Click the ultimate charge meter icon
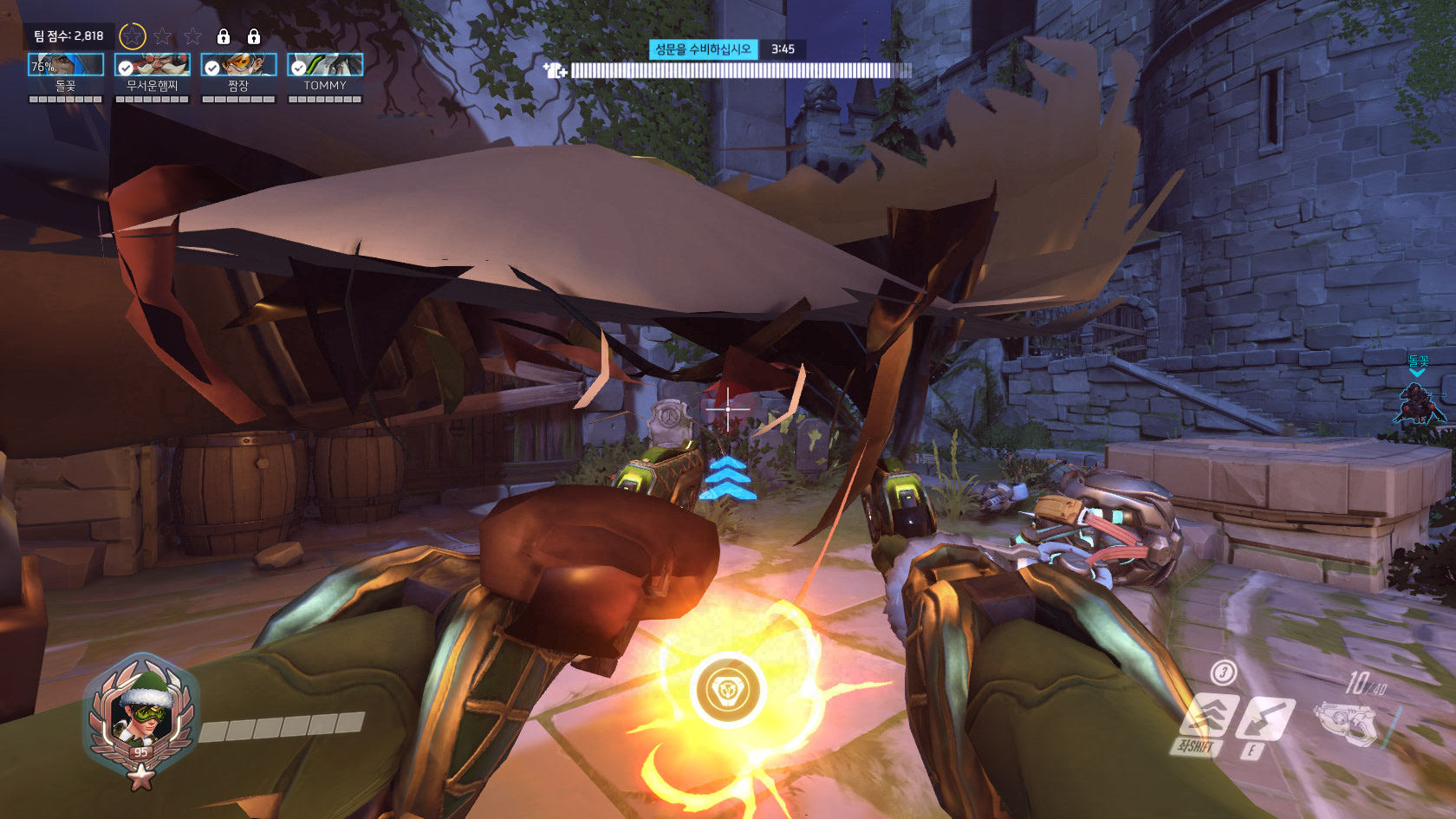 pyautogui.click(x=727, y=690)
